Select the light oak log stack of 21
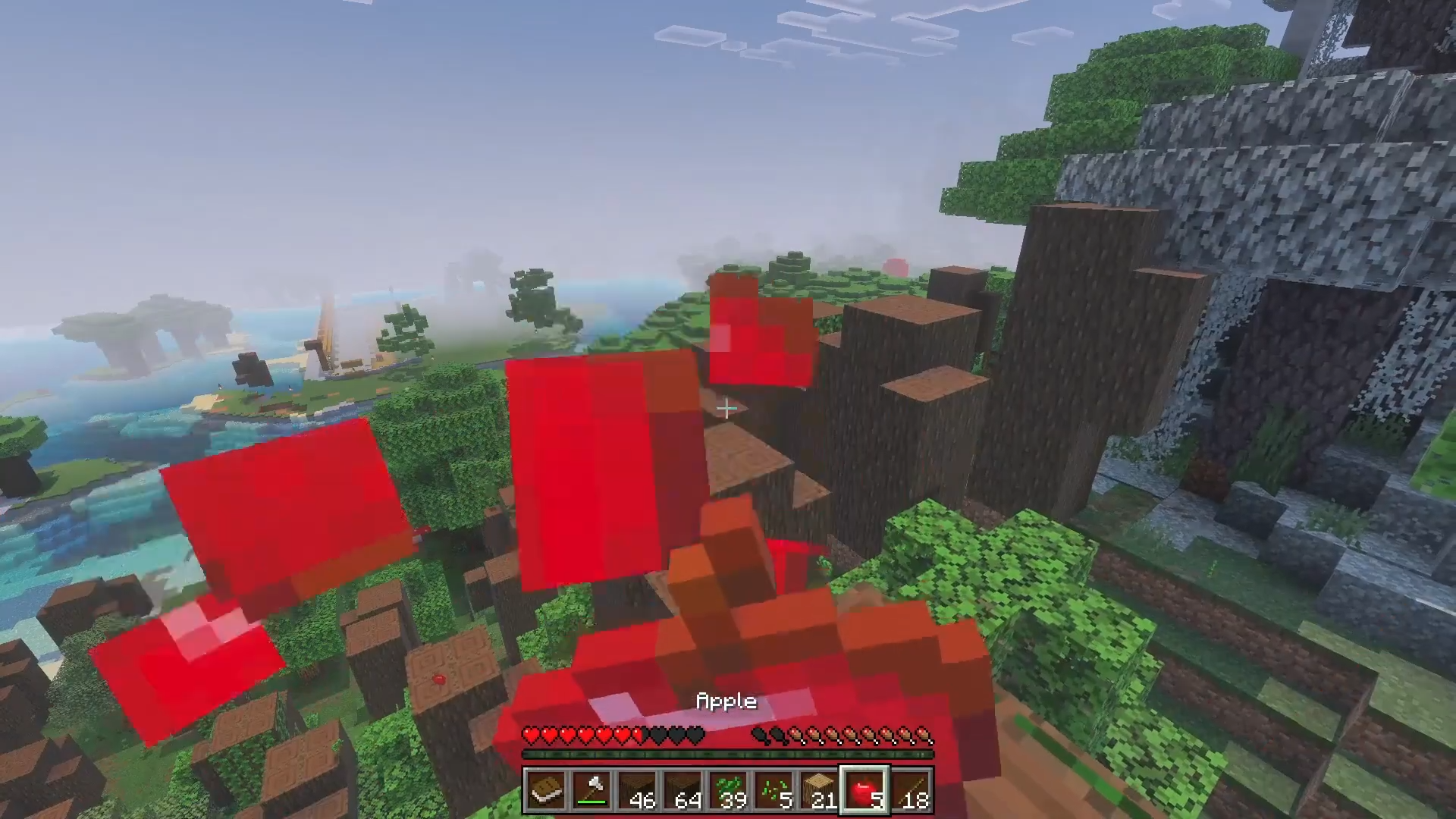 click(x=819, y=791)
